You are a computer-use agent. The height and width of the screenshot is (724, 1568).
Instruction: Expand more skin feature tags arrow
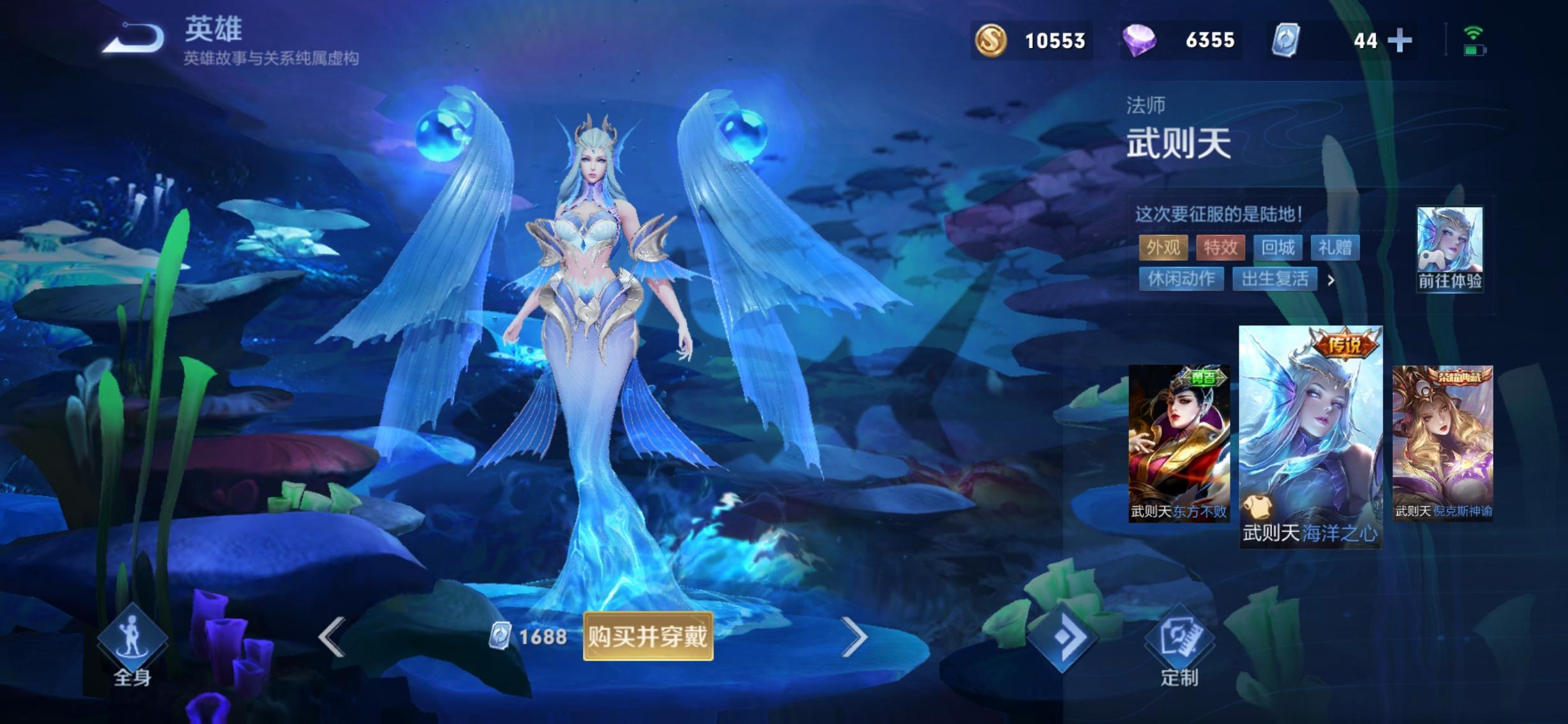click(1331, 280)
